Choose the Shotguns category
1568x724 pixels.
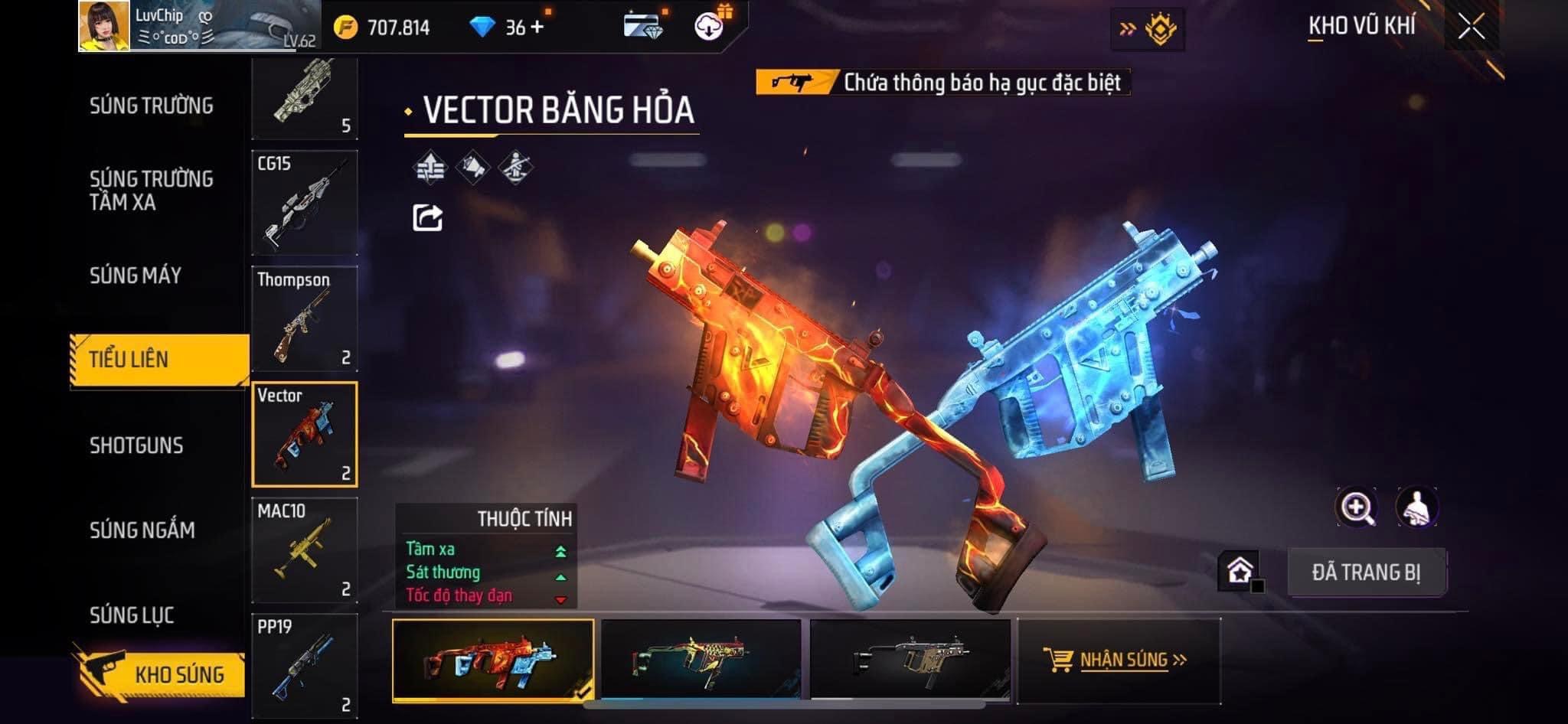(136, 445)
